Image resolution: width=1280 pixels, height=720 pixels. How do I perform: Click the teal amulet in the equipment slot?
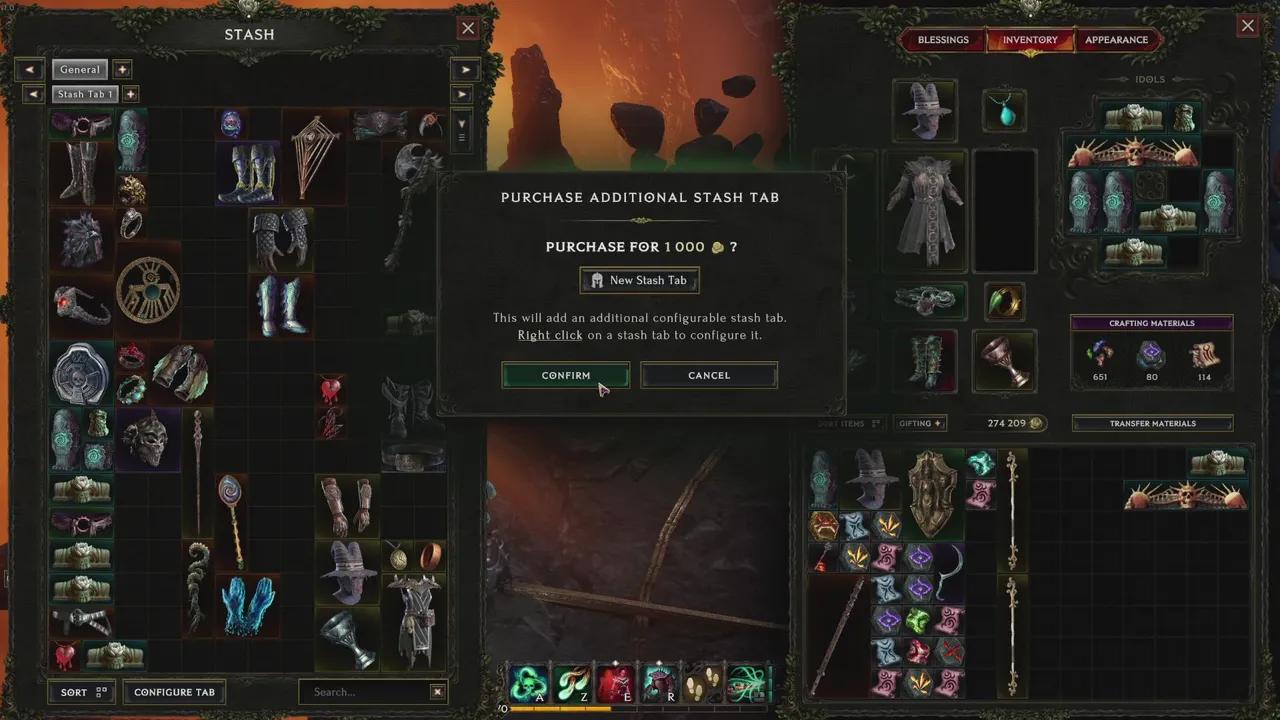click(1004, 110)
